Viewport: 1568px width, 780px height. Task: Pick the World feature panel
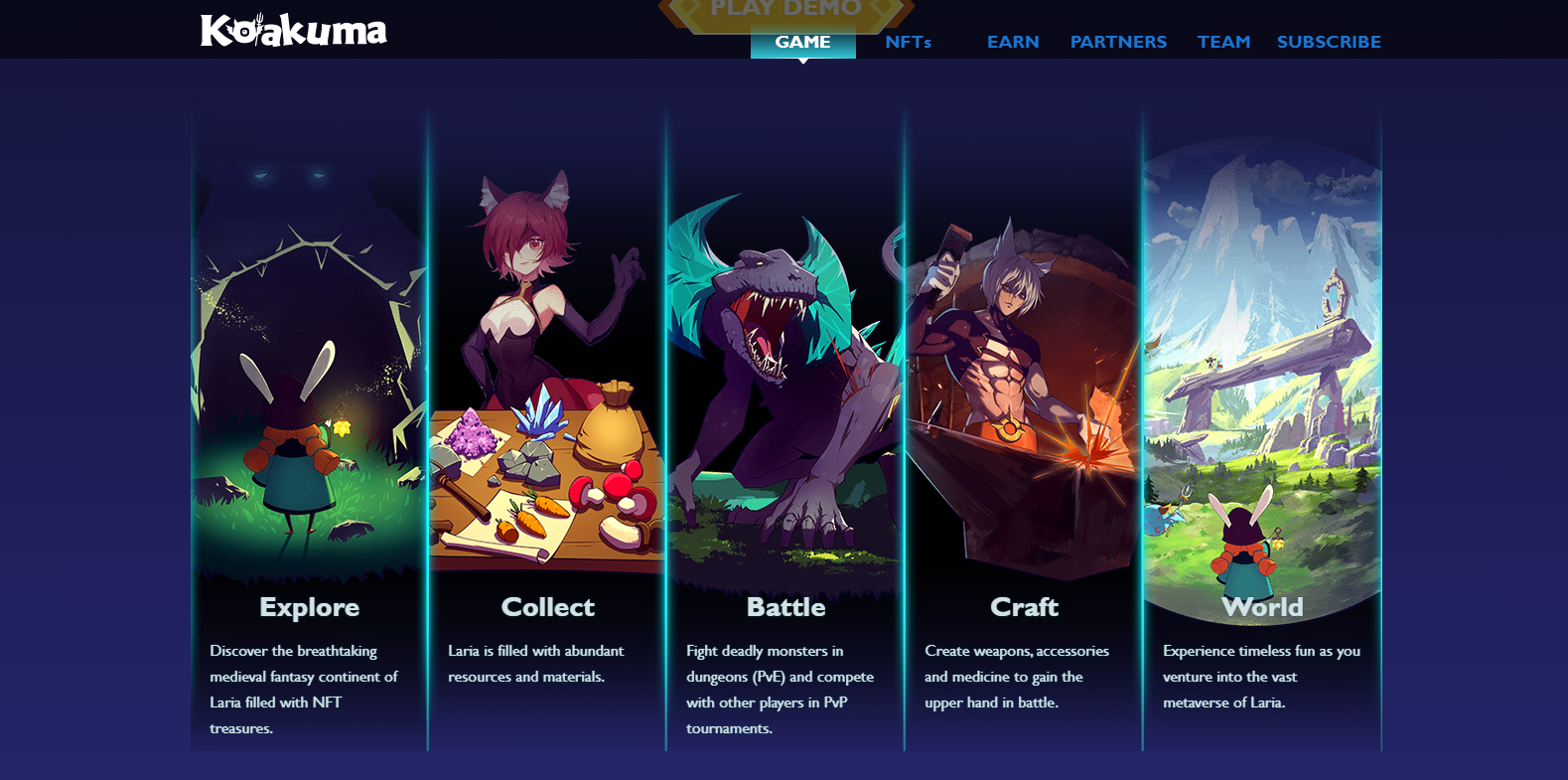click(x=1262, y=427)
